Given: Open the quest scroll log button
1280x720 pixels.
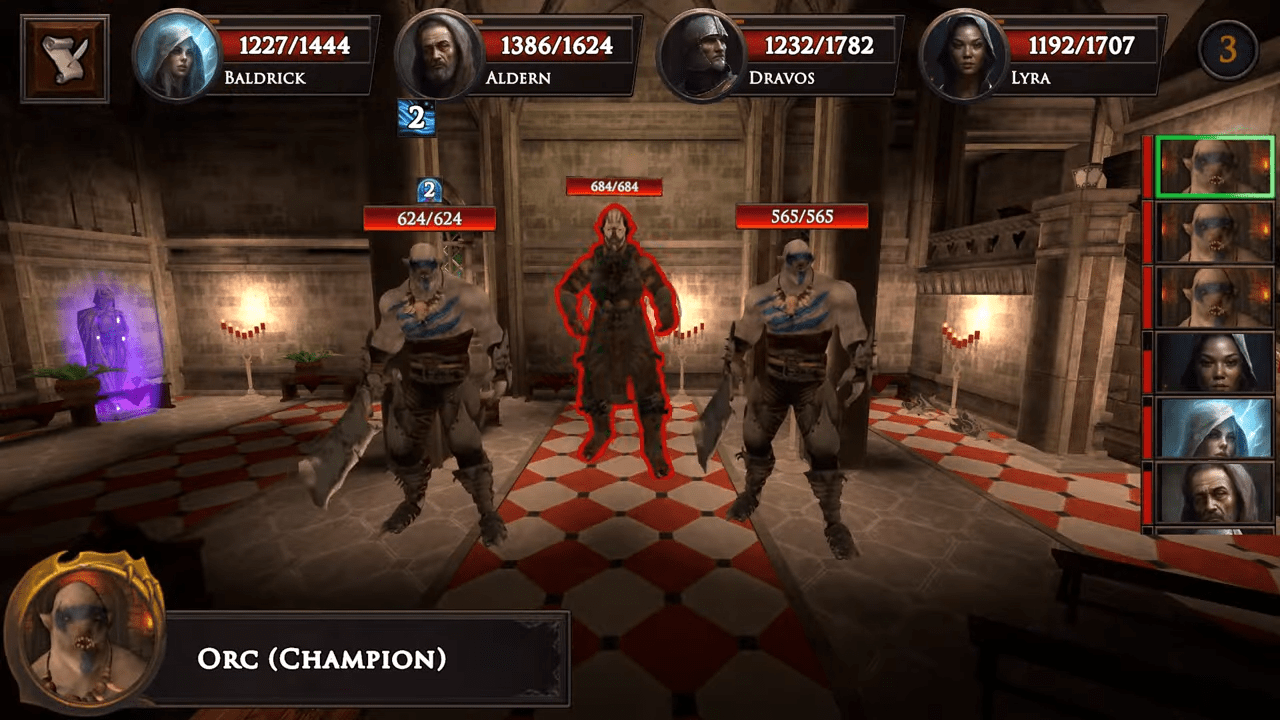Looking at the screenshot, I should (x=65, y=58).
